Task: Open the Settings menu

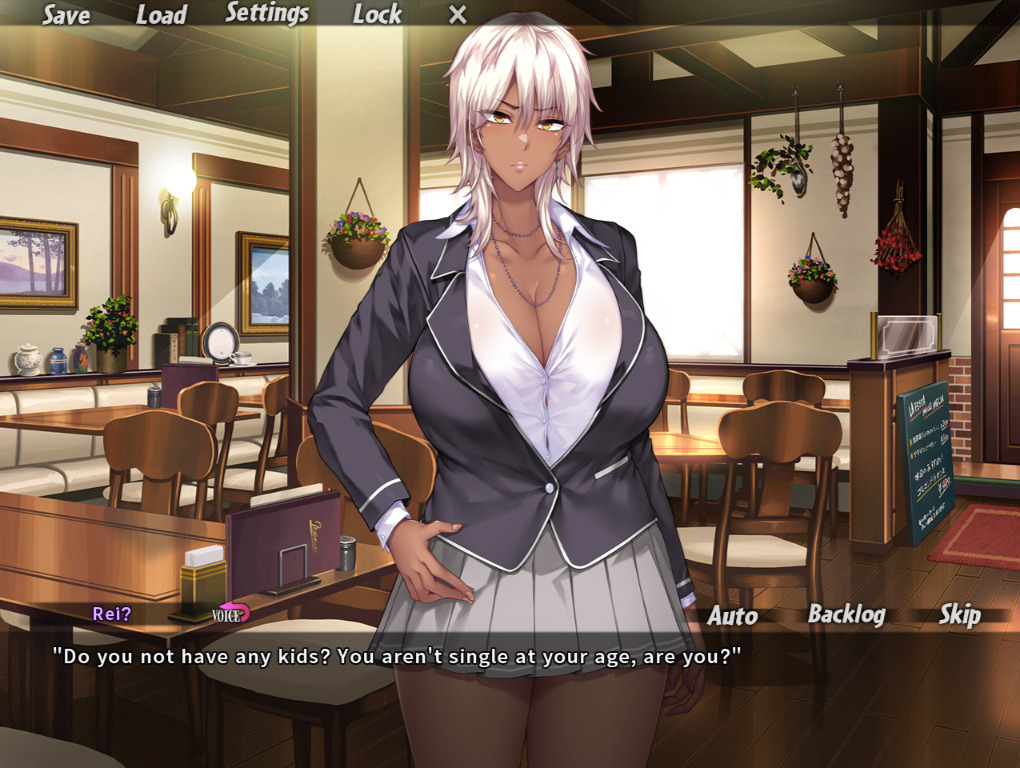Action: click(267, 14)
